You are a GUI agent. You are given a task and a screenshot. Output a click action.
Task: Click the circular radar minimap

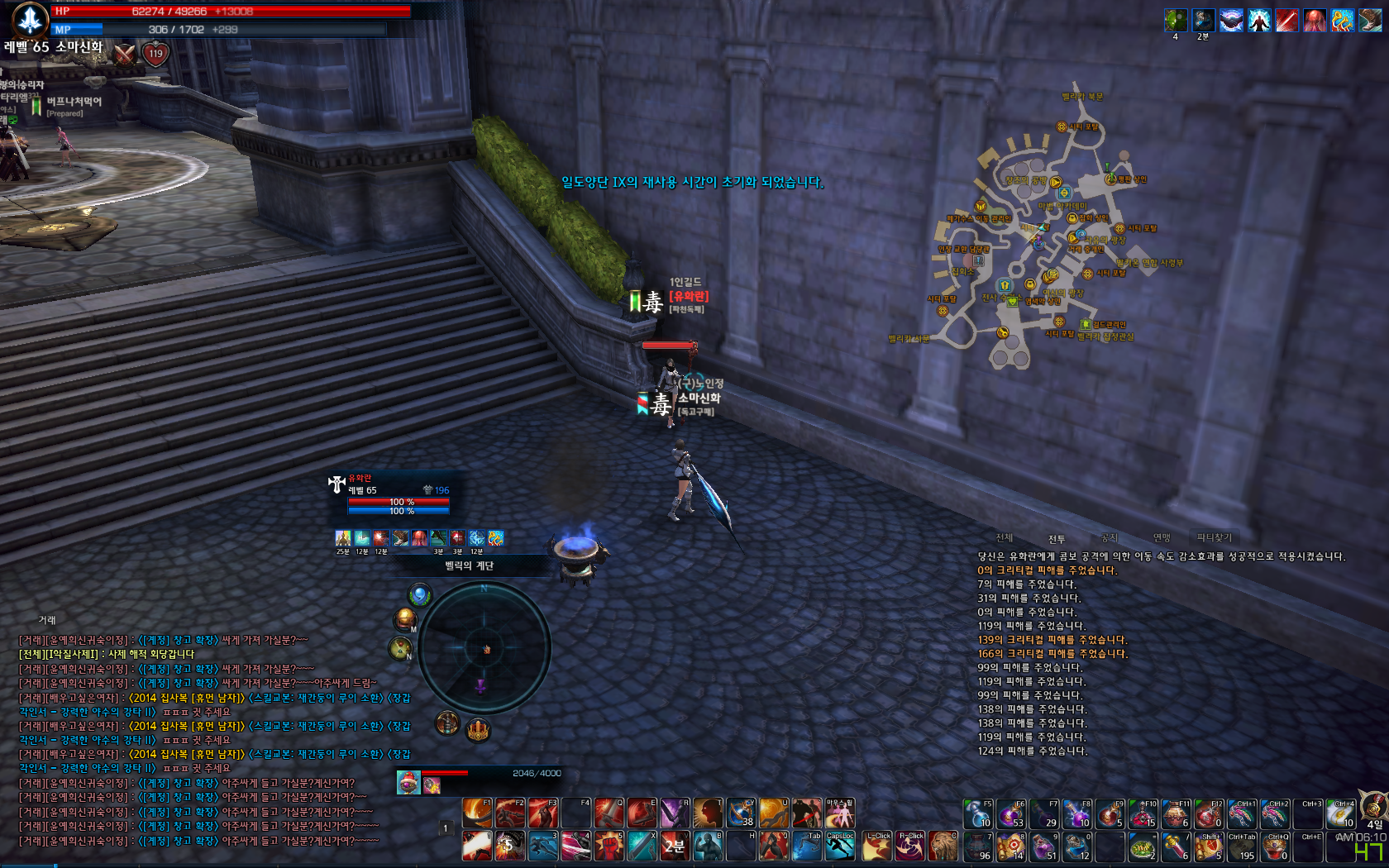484,648
